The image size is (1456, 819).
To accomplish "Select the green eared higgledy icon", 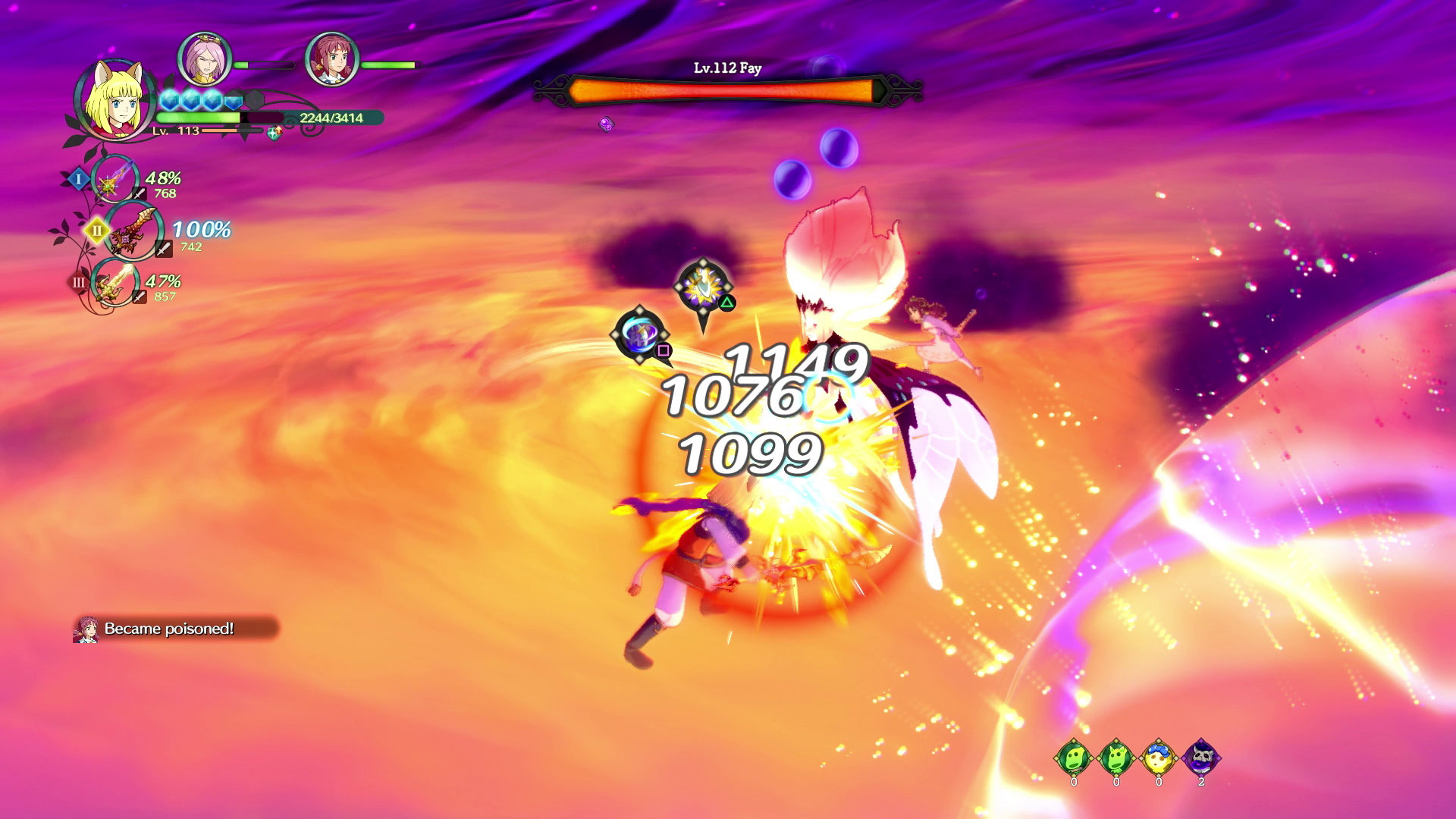I will (x=1116, y=757).
